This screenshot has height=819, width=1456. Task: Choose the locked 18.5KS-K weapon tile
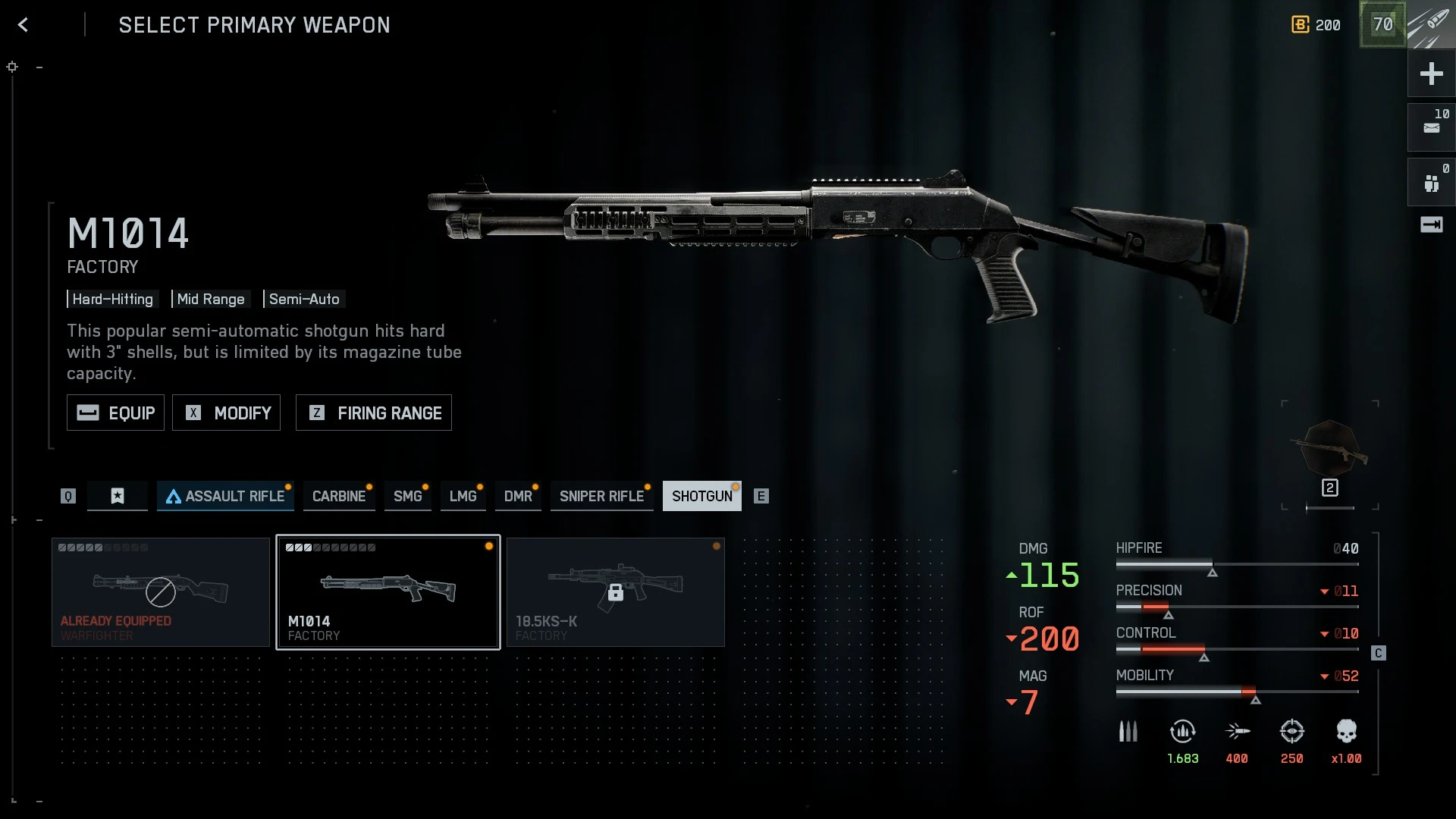click(x=615, y=592)
